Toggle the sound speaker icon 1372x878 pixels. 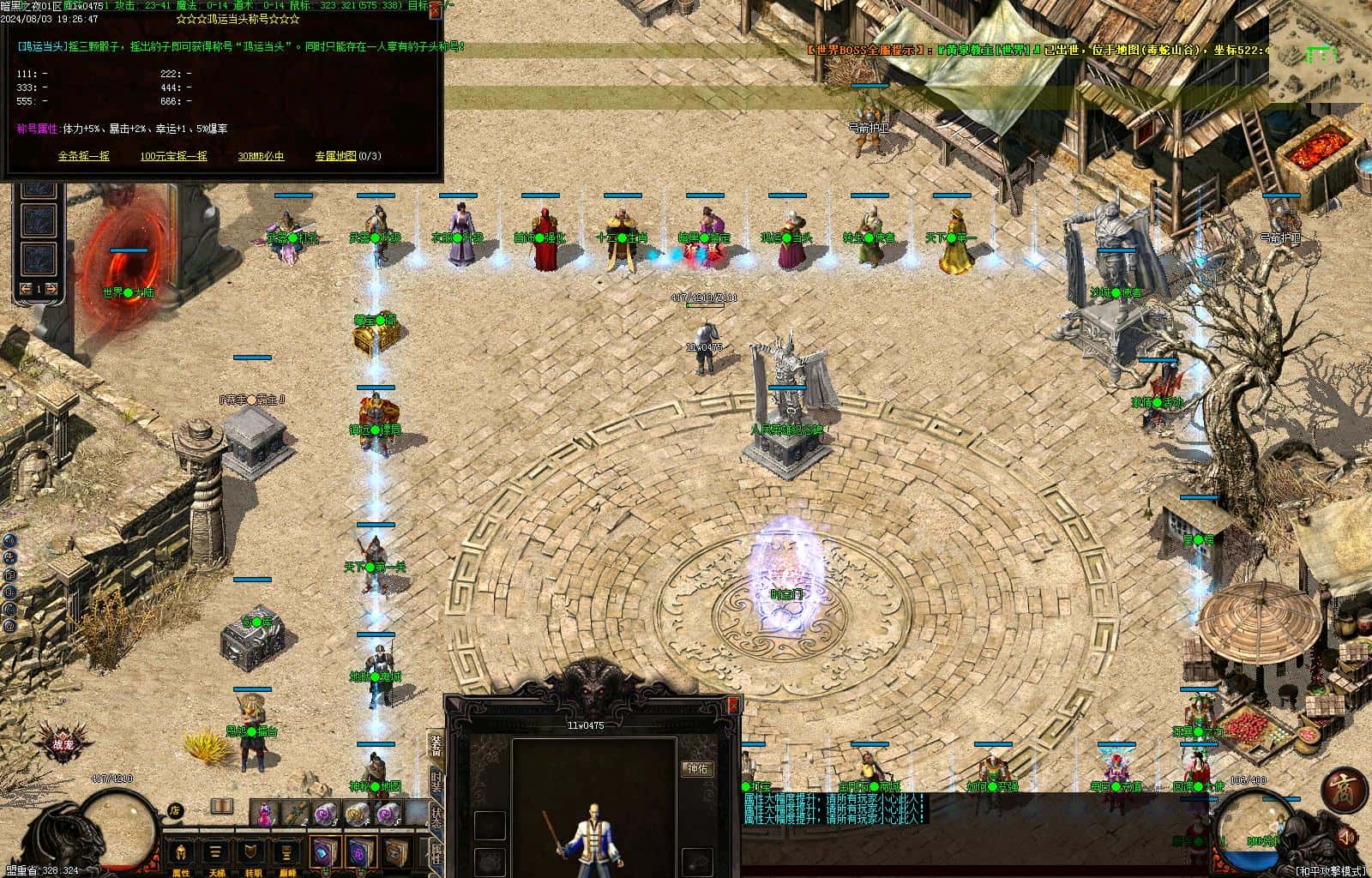[x=1347, y=835]
